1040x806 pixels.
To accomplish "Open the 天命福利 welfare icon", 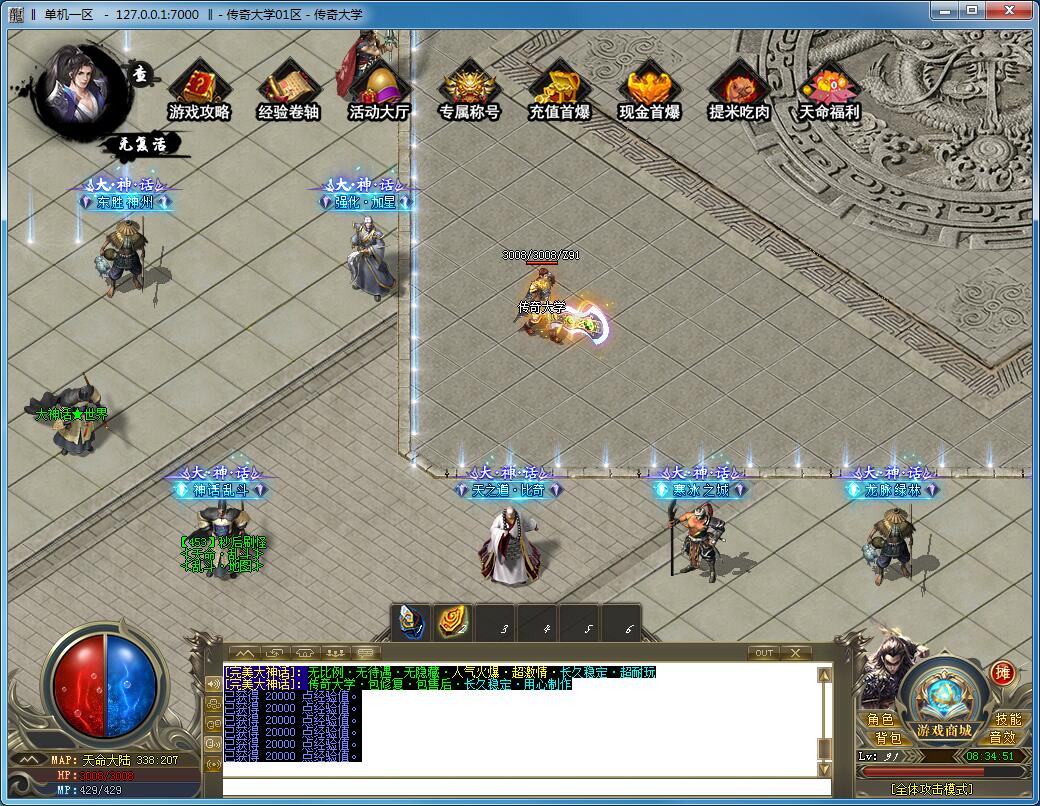I will [829, 89].
